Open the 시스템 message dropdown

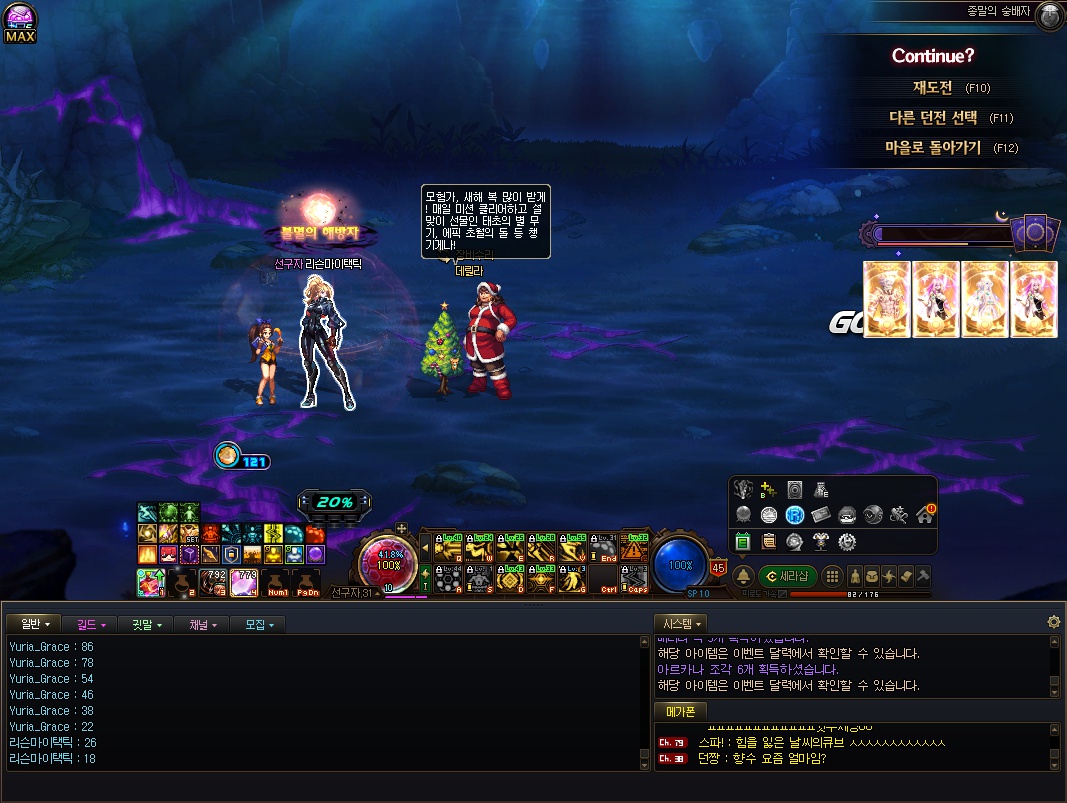click(x=680, y=623)
